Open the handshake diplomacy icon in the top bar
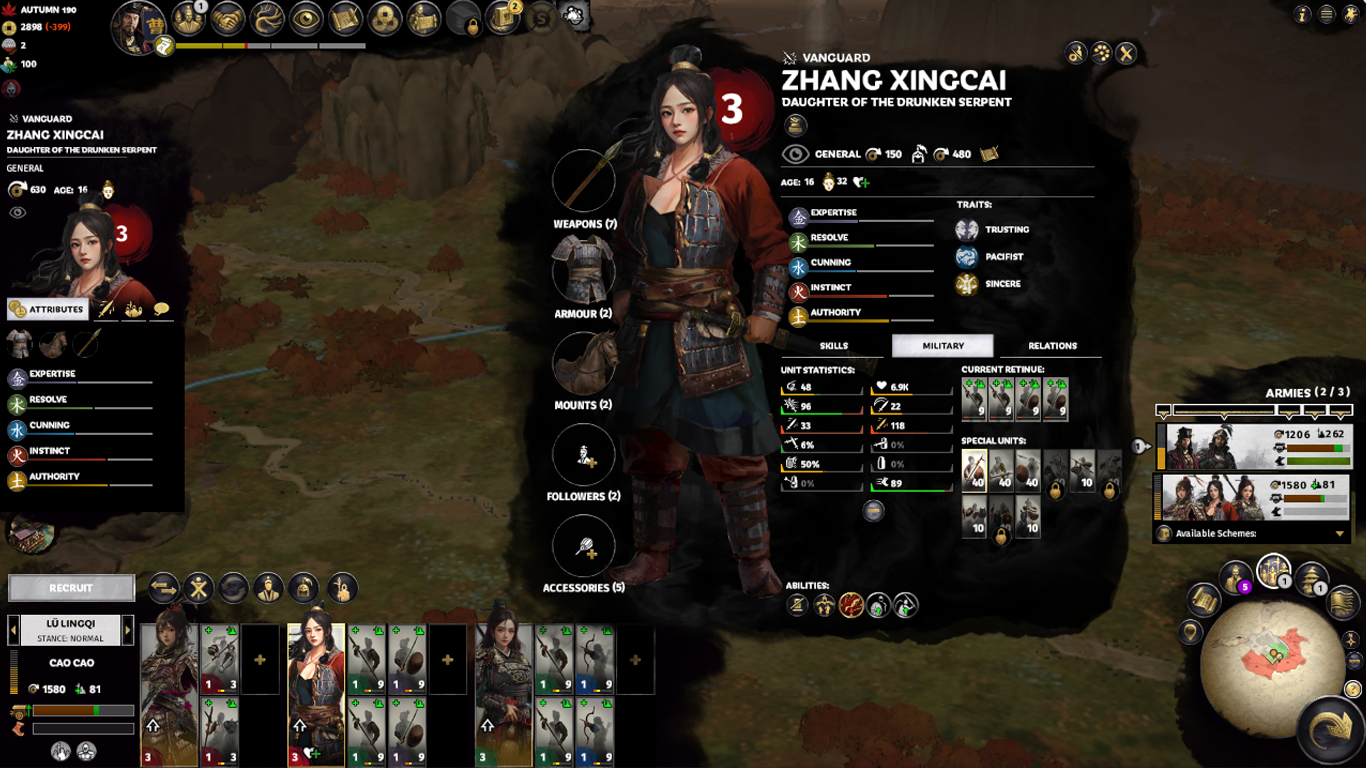The width and height of the screenshot is (1366, 768). click(x=229, y=18)
